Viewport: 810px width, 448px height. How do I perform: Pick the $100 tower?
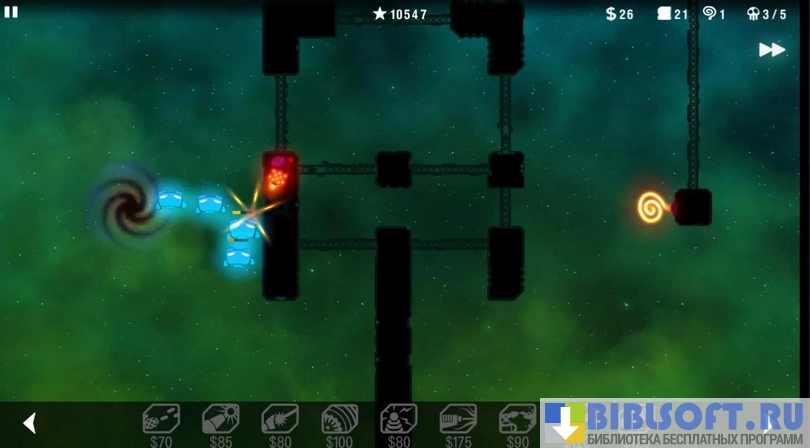[339, 419]
